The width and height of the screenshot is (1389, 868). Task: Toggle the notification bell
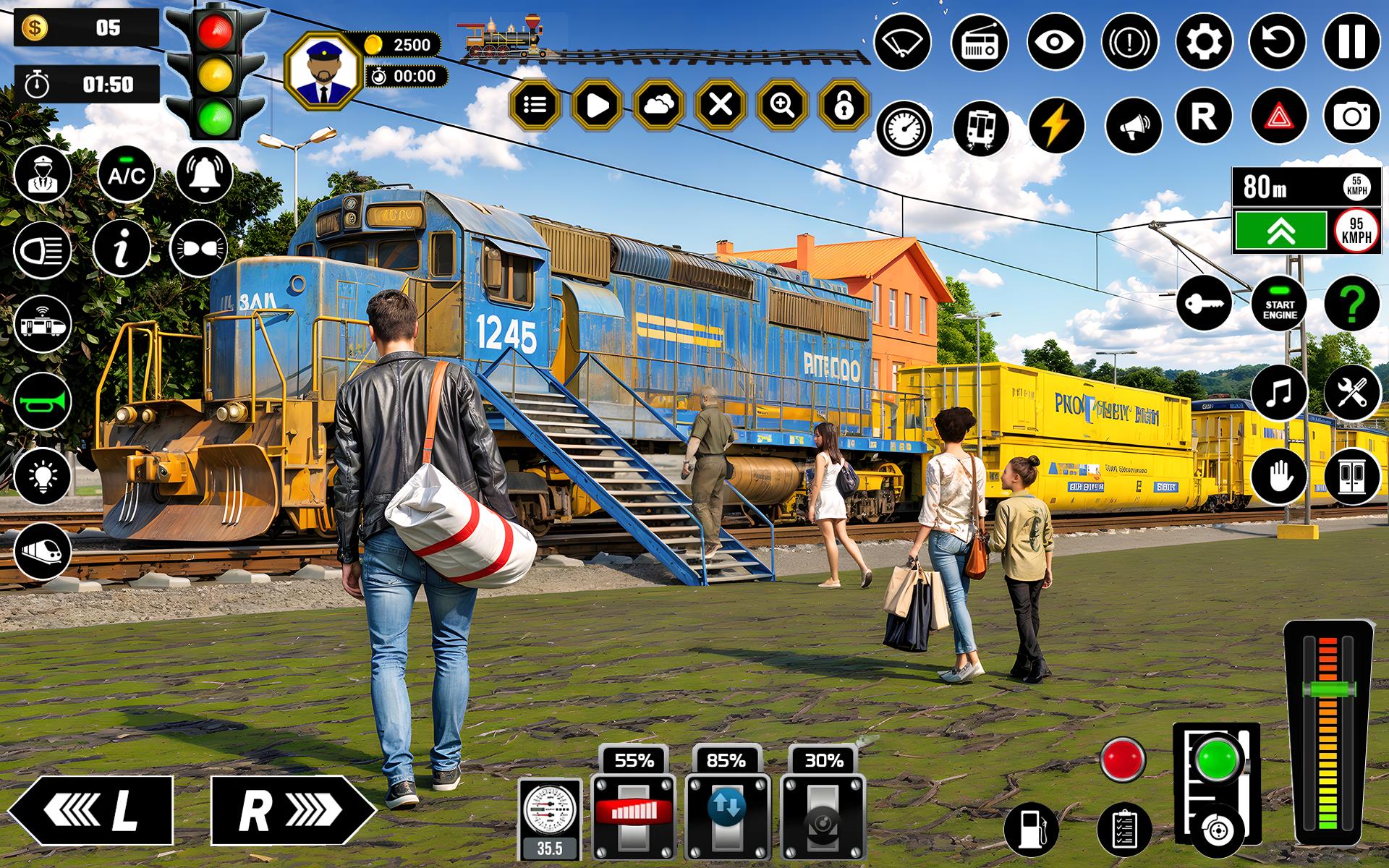tap(204, 174)
